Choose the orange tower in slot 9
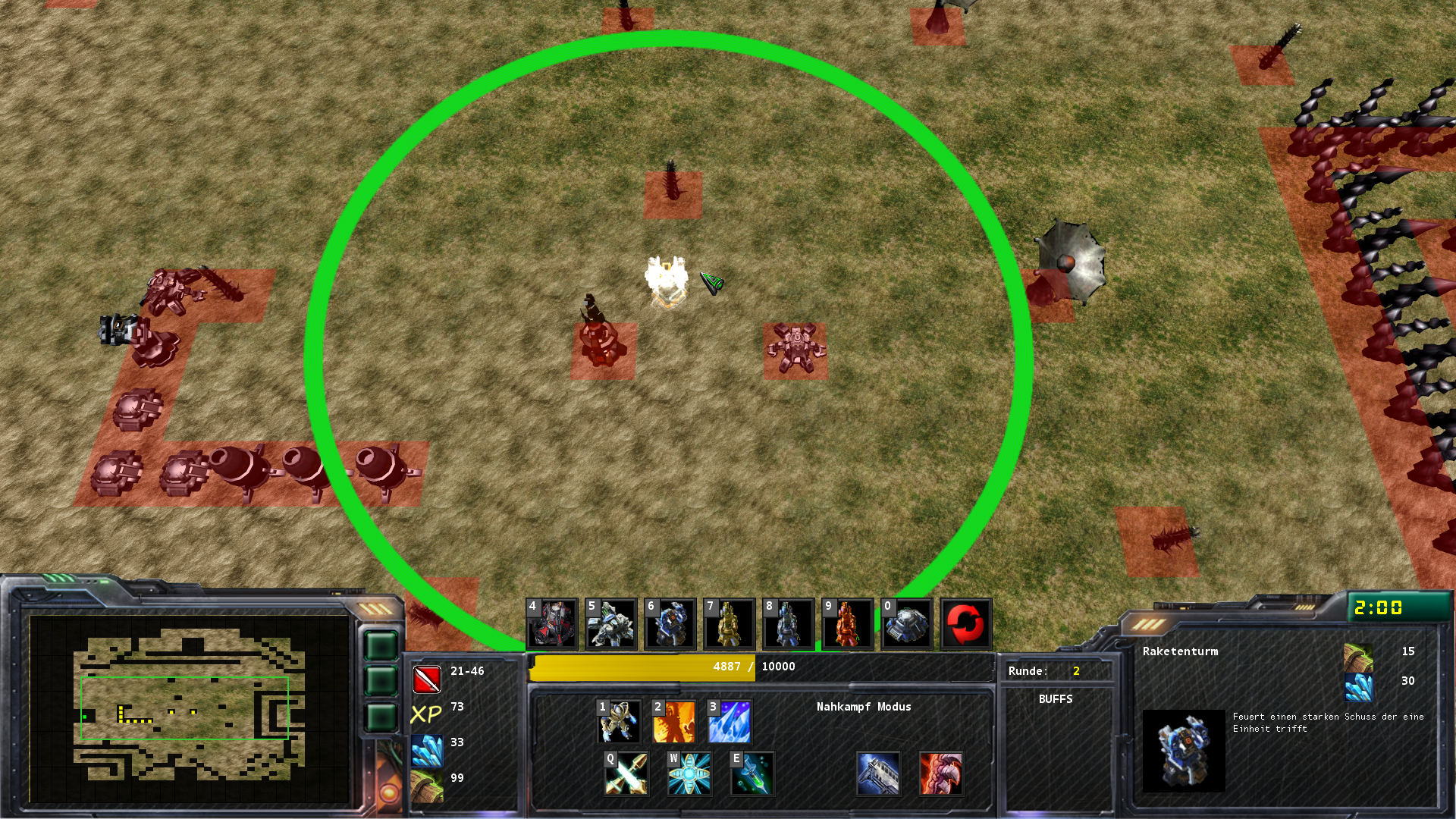The width and height of the screenshot is (1456, 819). click(x=848, y=624)
